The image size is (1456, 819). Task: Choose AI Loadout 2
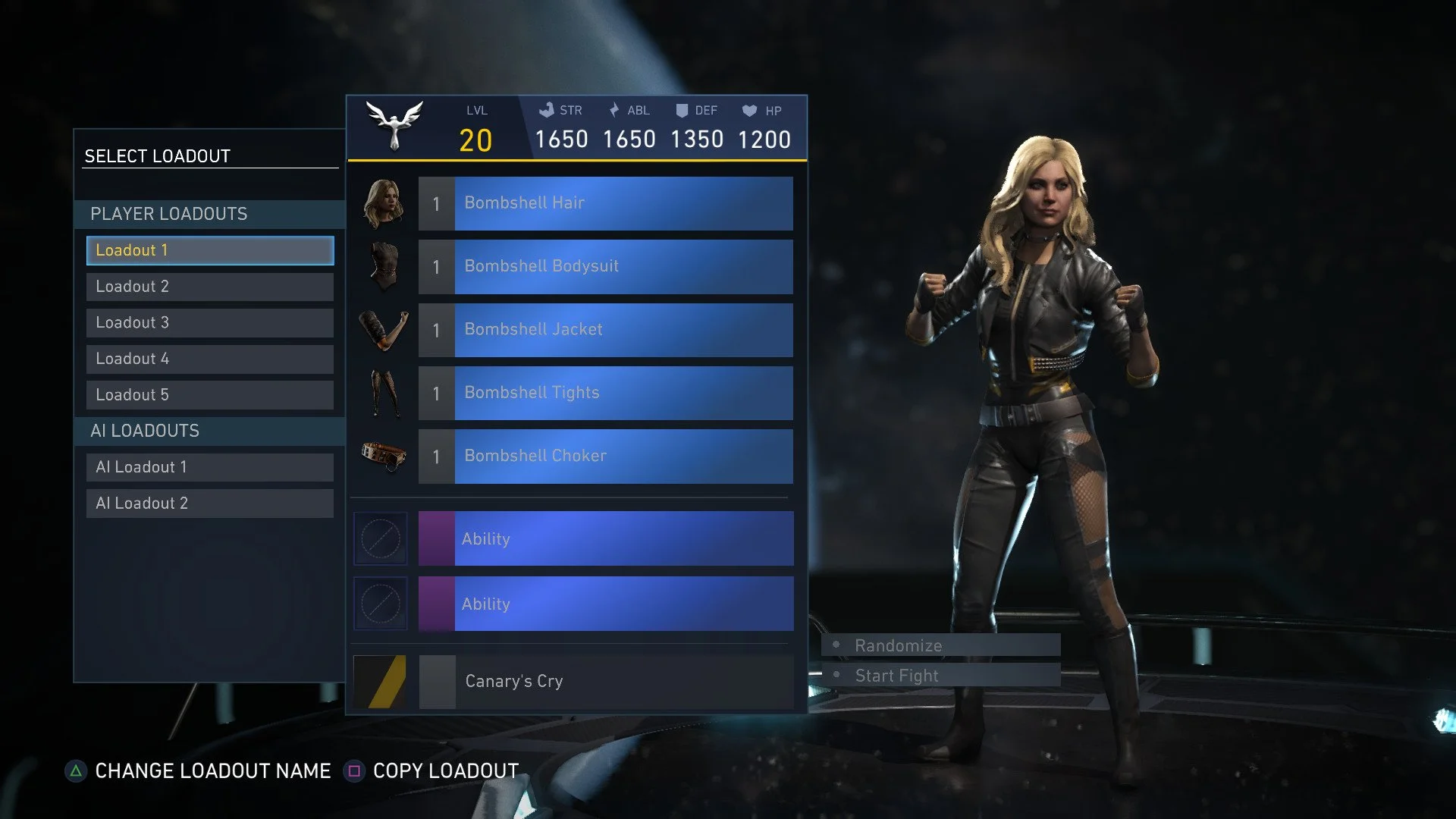pos(209,504)
